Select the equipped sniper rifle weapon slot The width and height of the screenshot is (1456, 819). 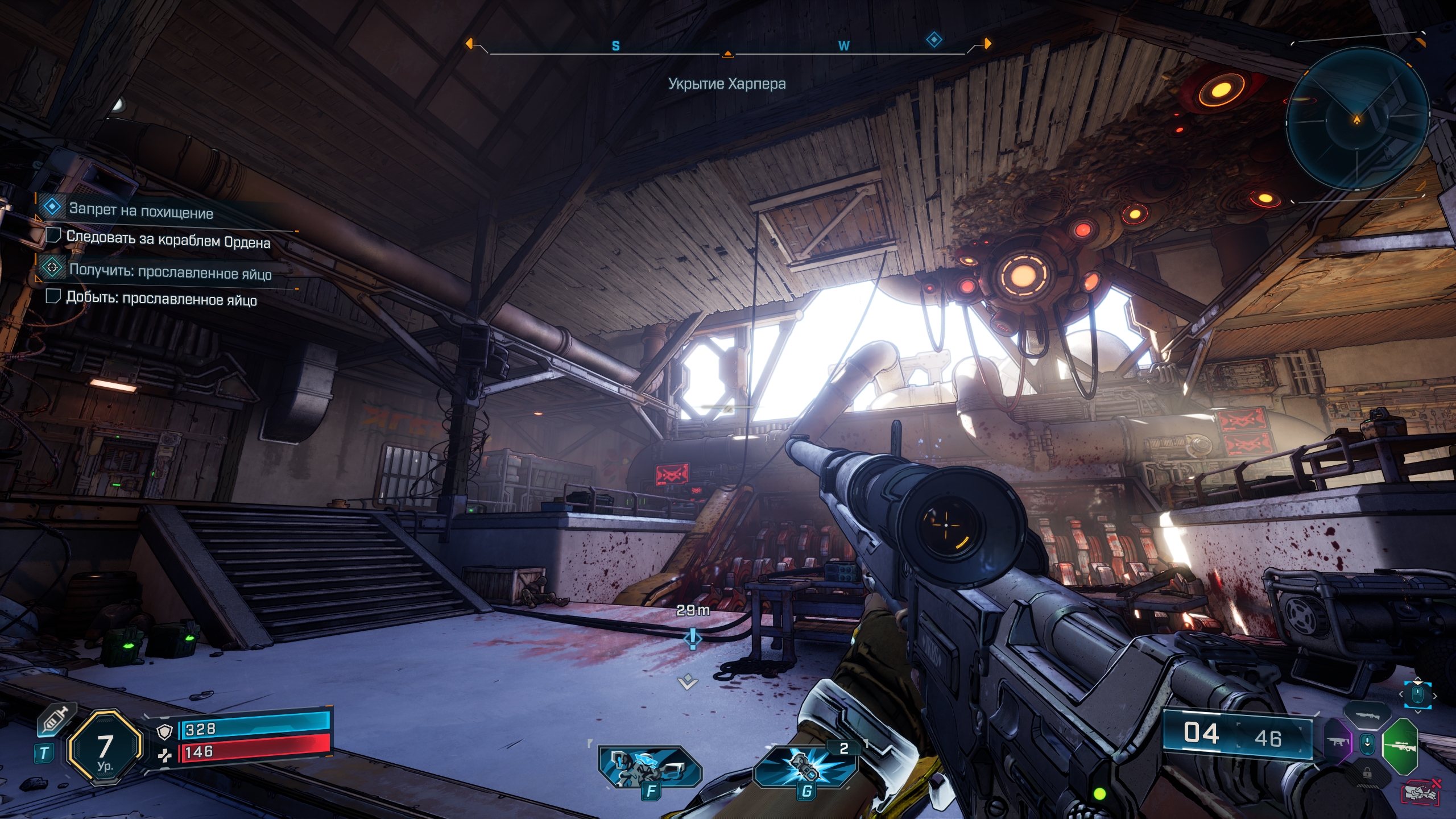point(1400,746)
